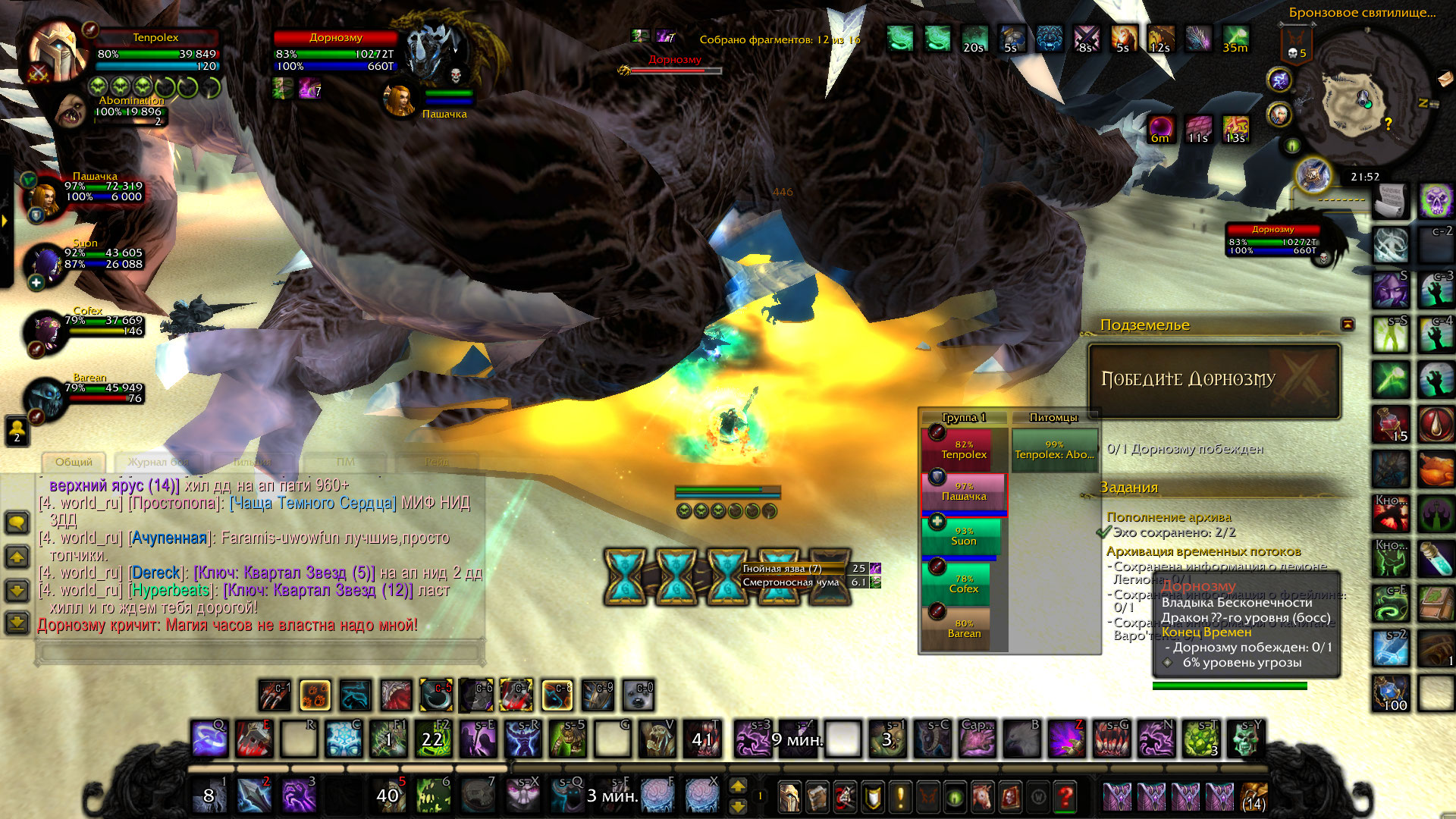Jump chat to the bottom
Viewport: 1456px width, 819px height.
pos(17,623)
